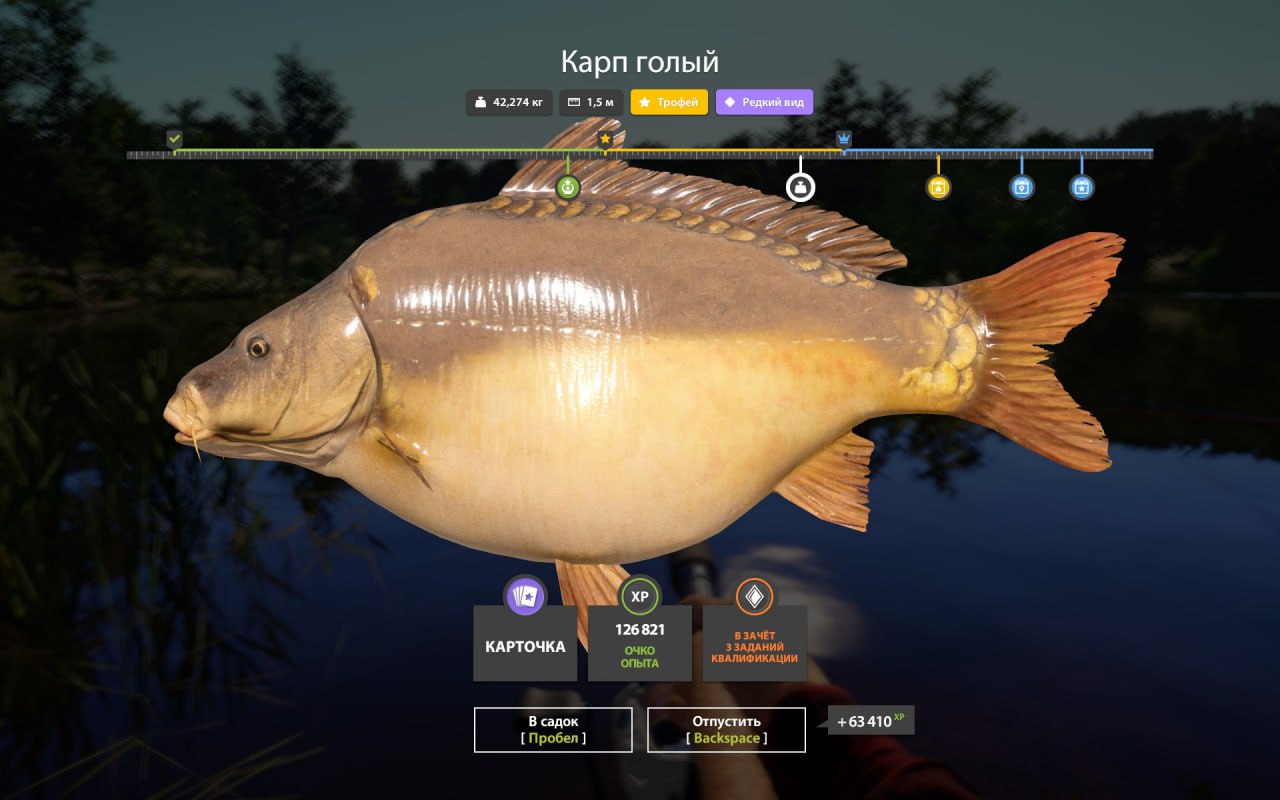The image size is (1280, 800).
Task: Select the yellow star record marker on scale
Action: [938, 187]
